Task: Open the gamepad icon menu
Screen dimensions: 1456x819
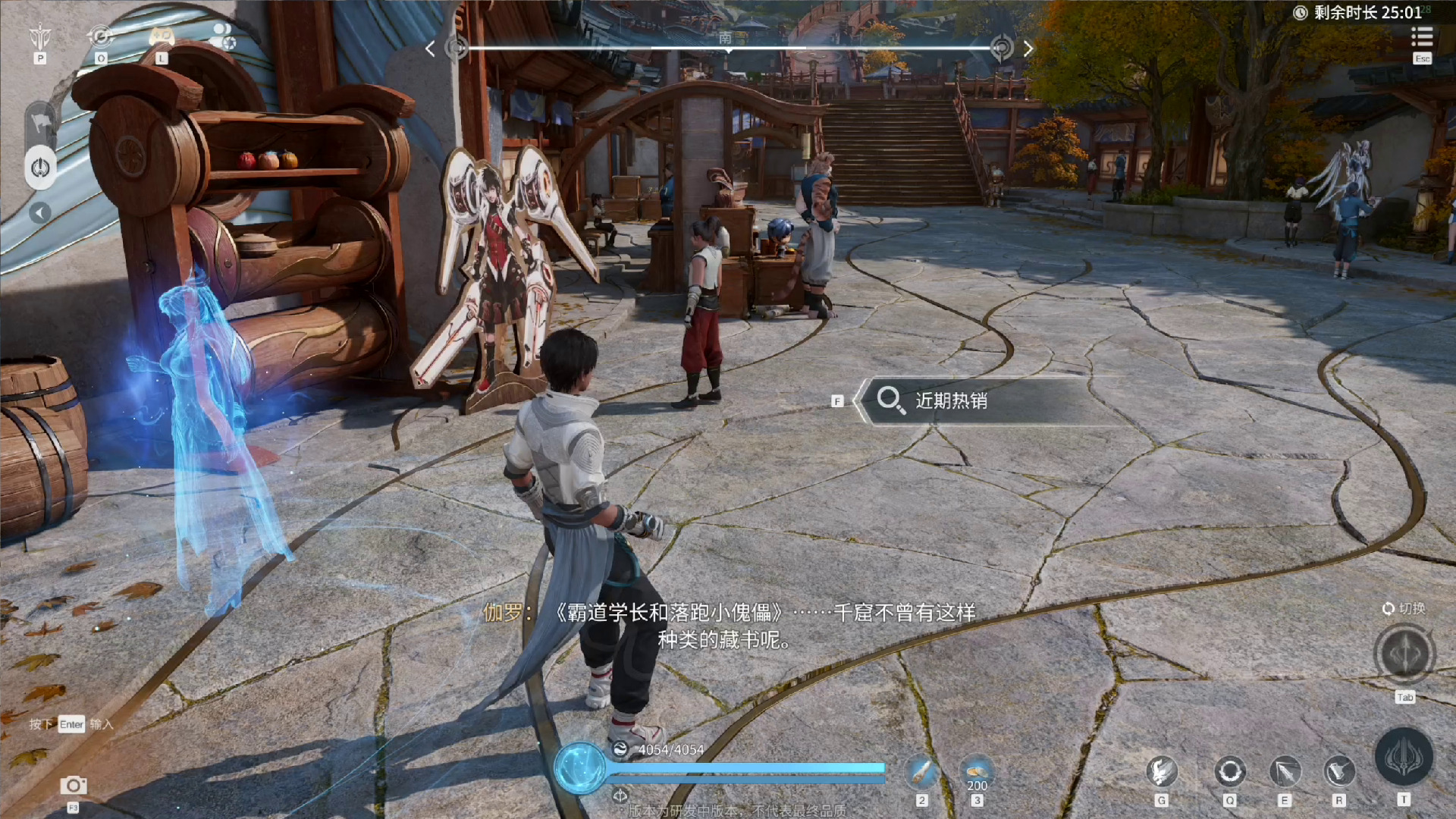Action: (162, 36)
